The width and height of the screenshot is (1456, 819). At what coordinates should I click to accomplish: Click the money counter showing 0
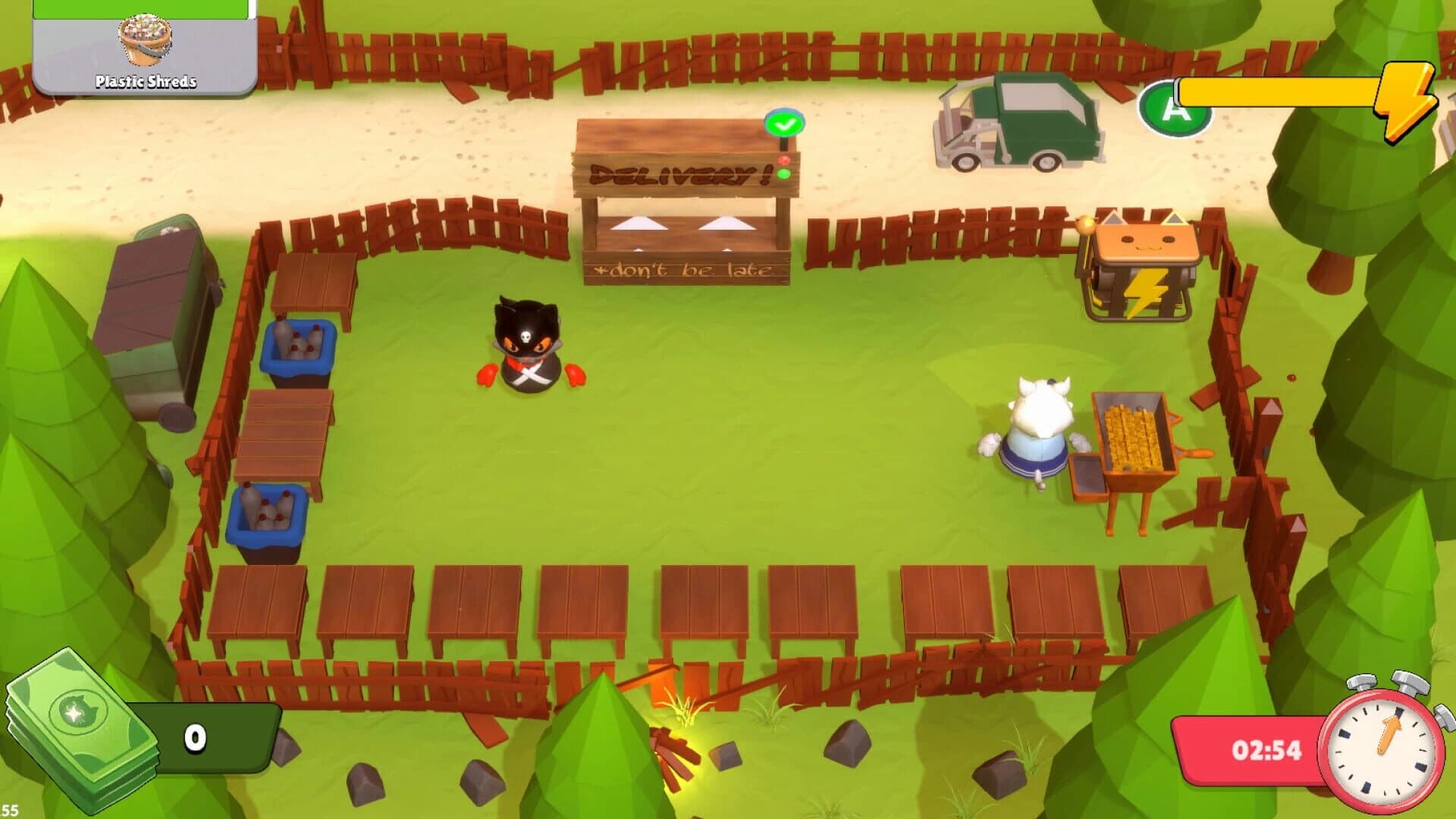coord(196,736)
